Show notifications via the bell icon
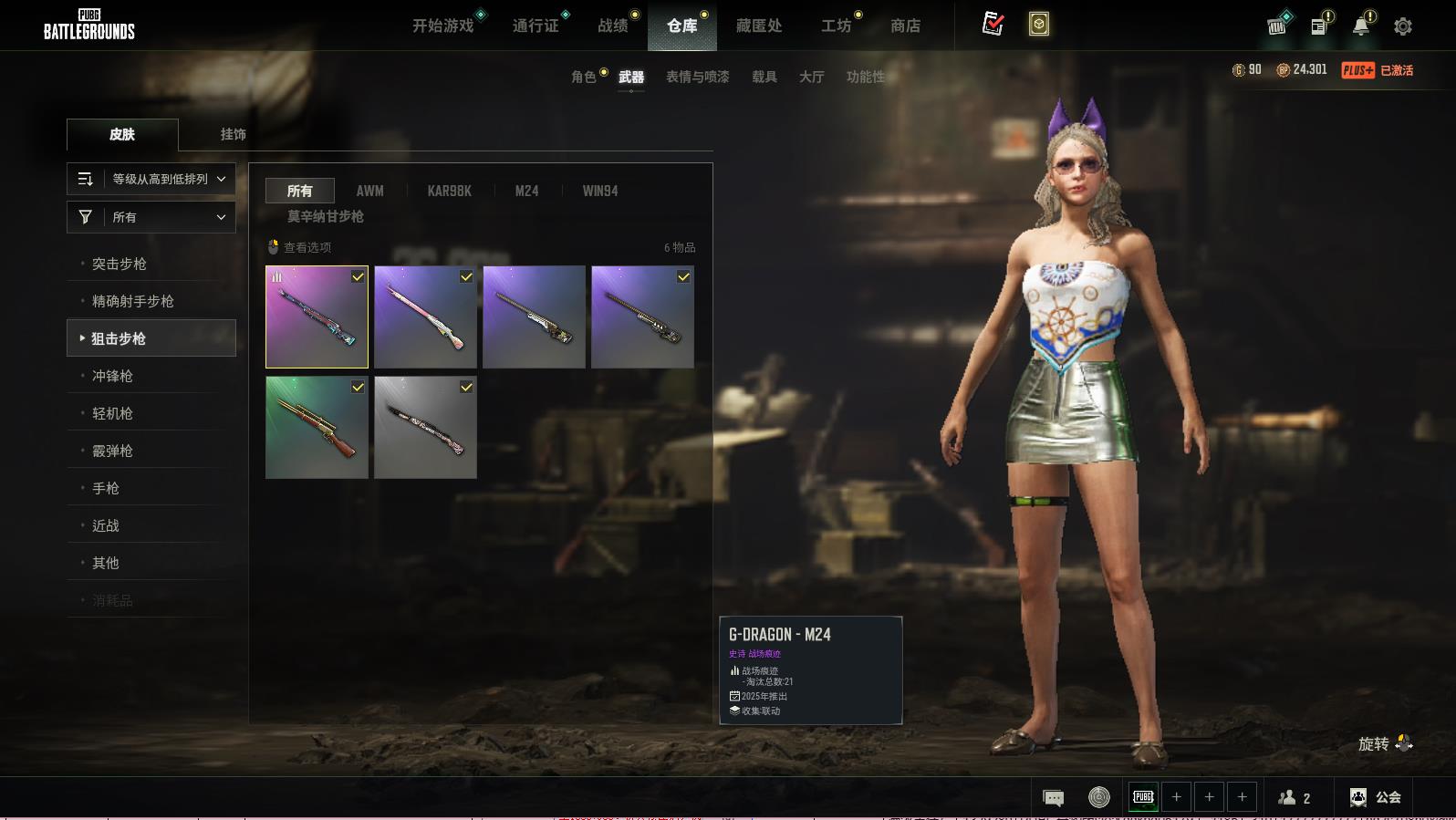The width and height of the screenshot is (1456, 820). (x=1361, y=26)
